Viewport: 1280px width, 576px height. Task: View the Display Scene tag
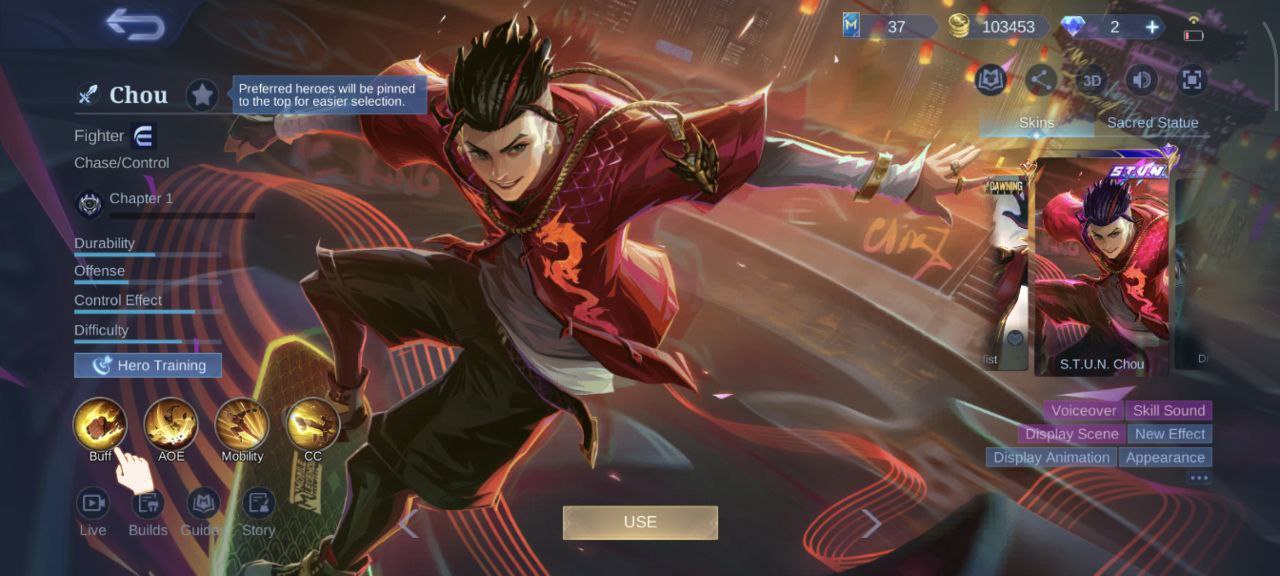(1071, 434)
